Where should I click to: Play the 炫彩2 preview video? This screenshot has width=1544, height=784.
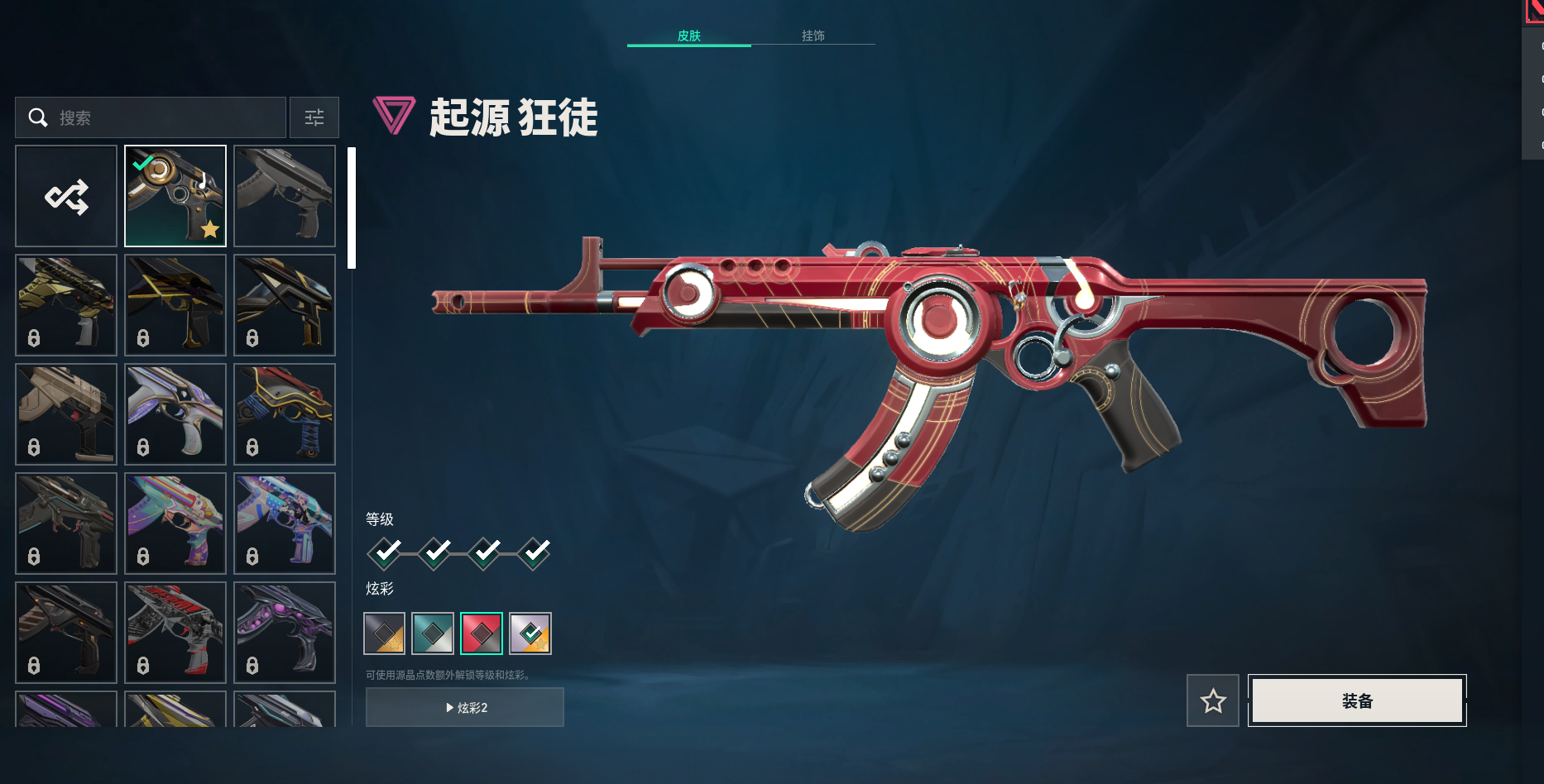[x=465, y=707]
